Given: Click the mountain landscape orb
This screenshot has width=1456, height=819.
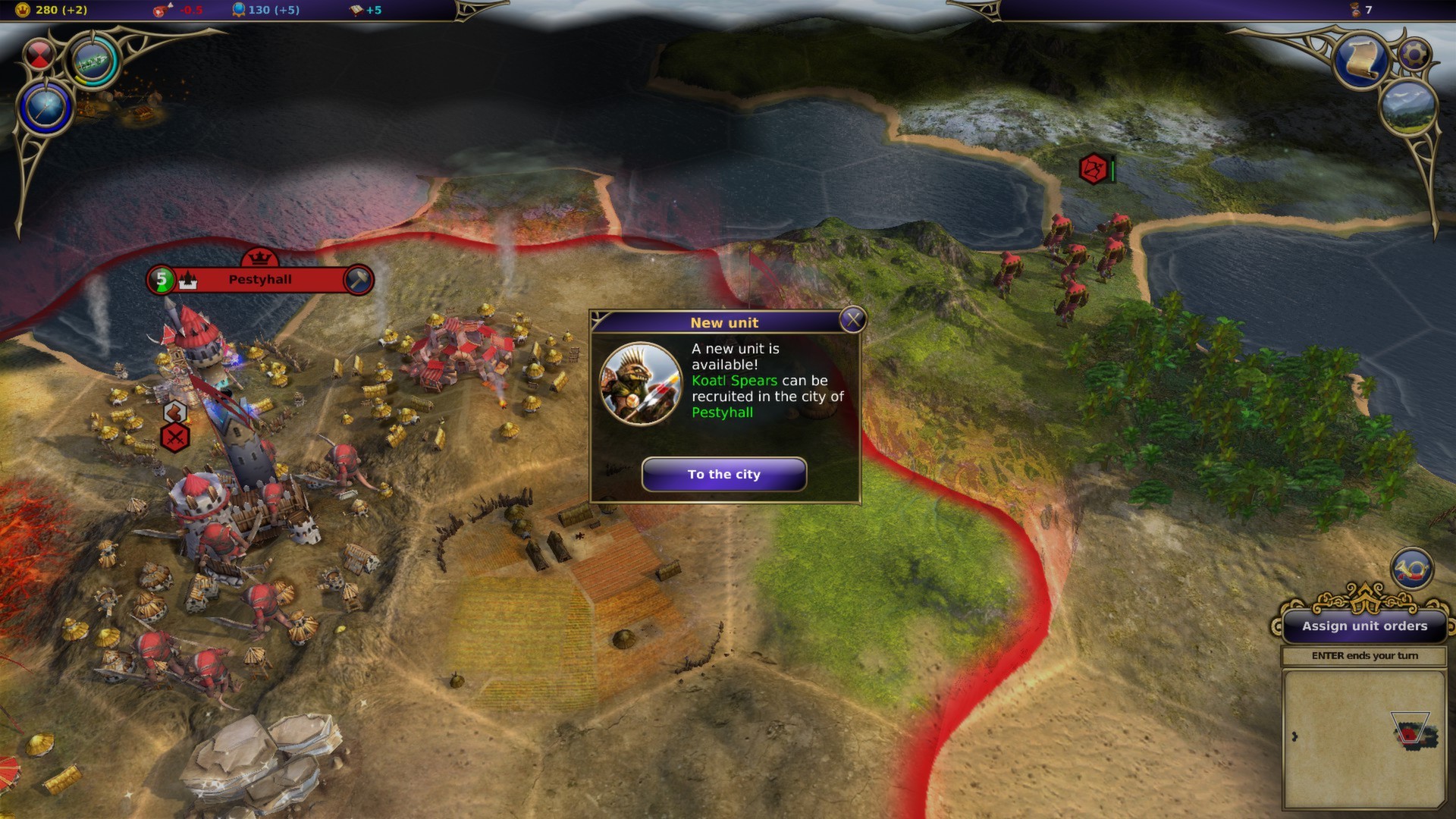Looking at the screenshot, I should (x=1409, y=106).
